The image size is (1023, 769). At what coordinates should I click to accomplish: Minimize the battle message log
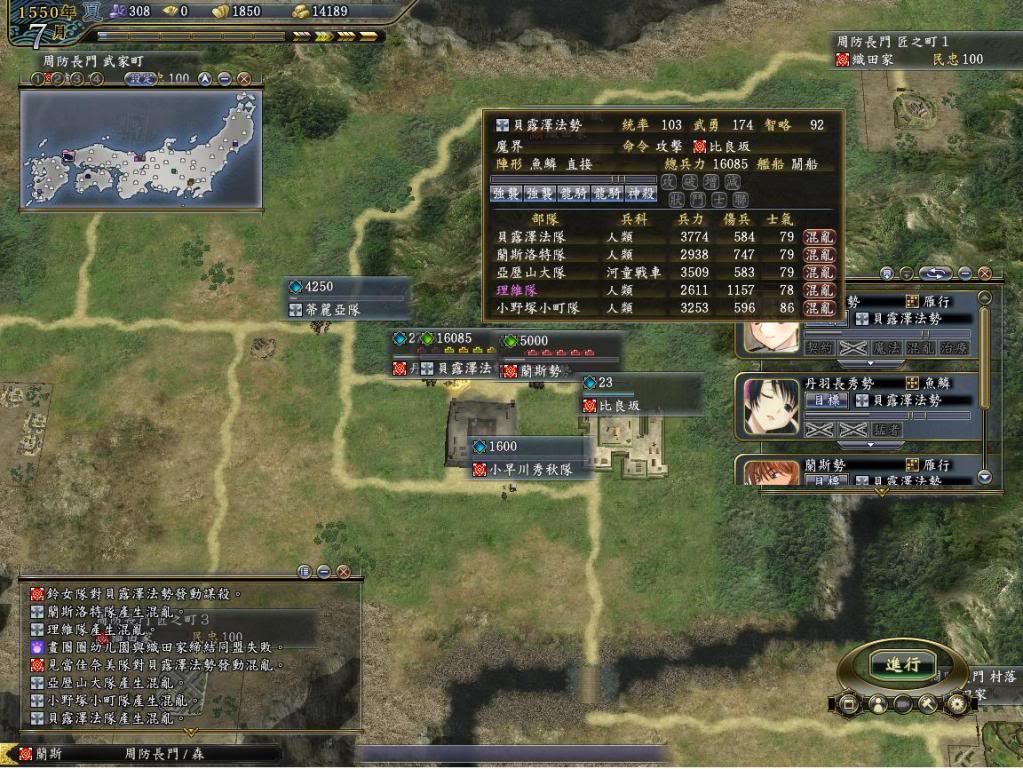click(x=324, y=572)
